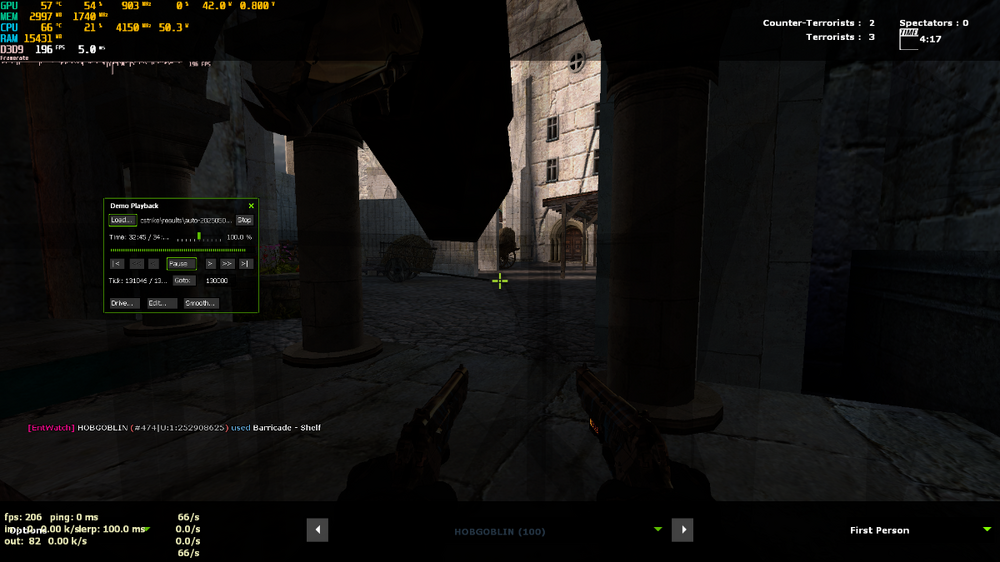Switch to next spectated player
Viewport: 1000px width, 562px height.
(x=682, y=530)
